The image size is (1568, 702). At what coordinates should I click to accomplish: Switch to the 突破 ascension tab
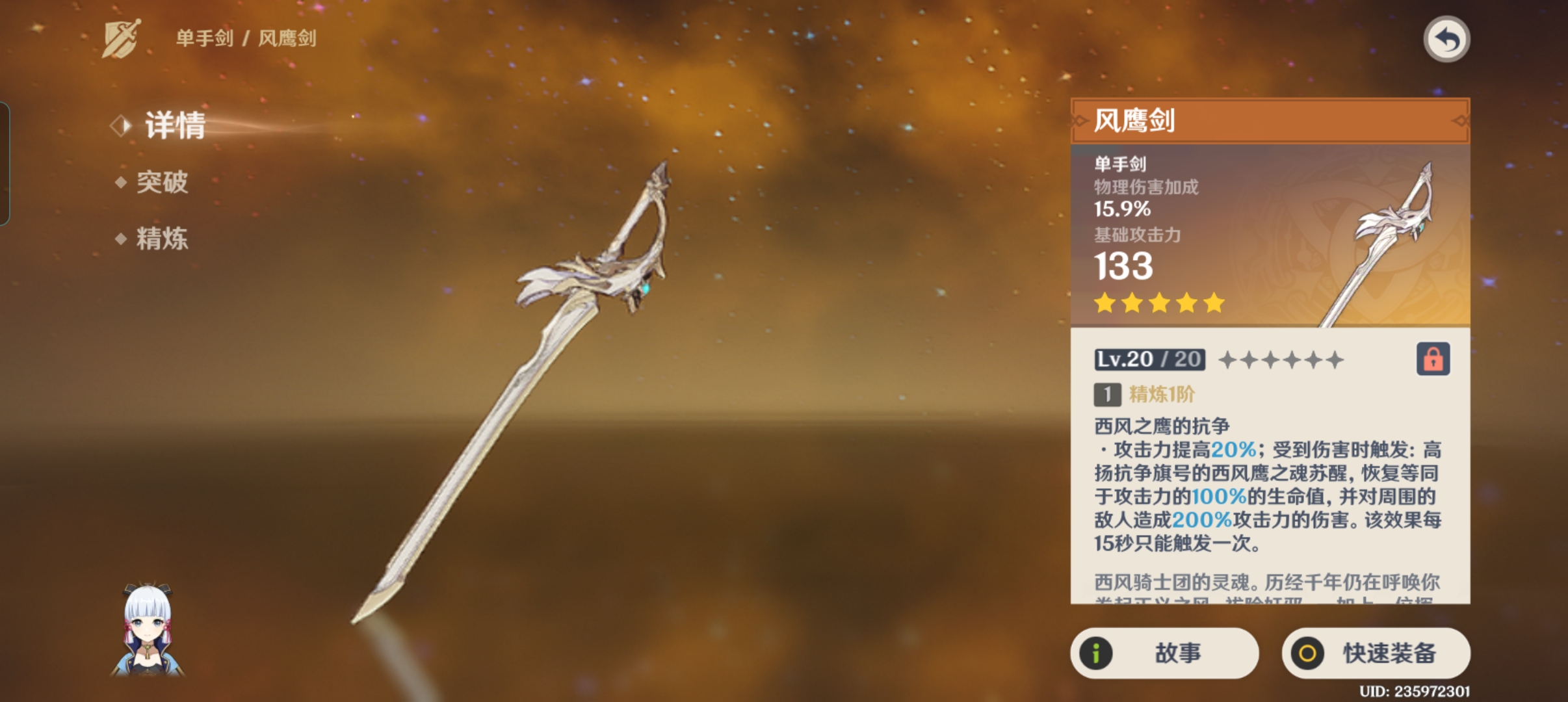(161, 182)
